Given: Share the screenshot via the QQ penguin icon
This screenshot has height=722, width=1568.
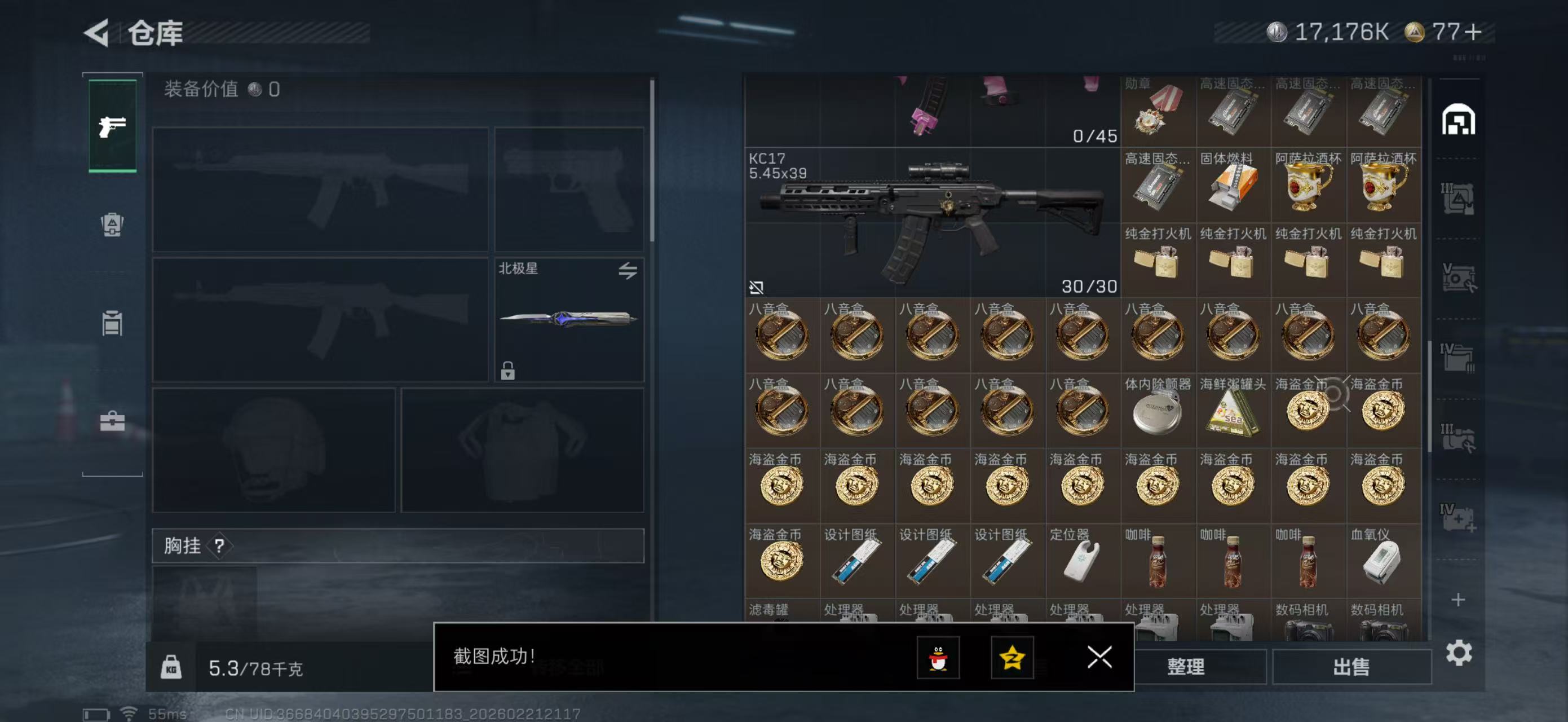Looking at the screenshot, I should tap(939, 659).
